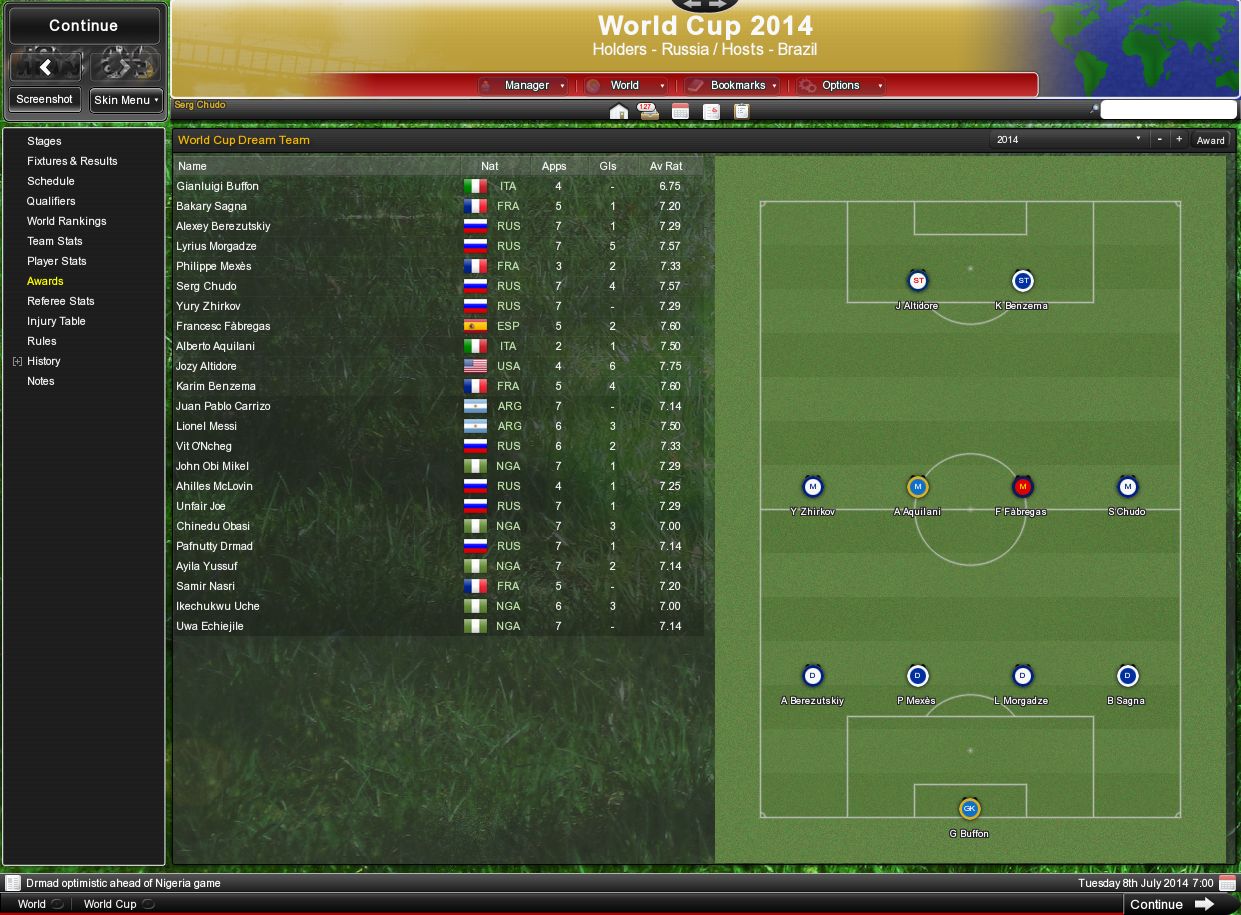The width and height of the screenshot is (1241, 915).
Task: Select G Buffon's goalkeeper marker on pitch
Action: coord(969,808)
